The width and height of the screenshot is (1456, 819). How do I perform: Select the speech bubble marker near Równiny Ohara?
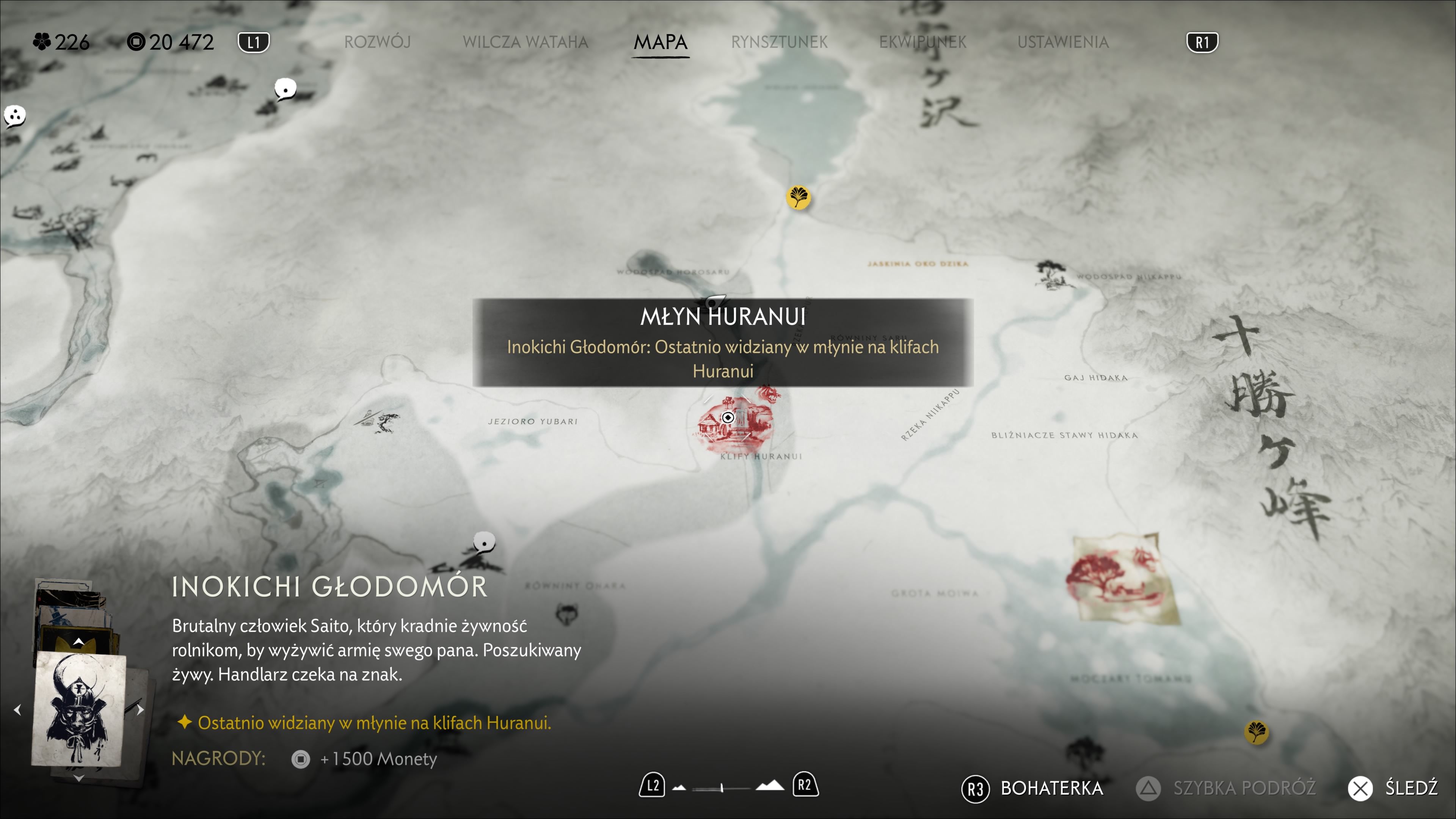point(484,543)
